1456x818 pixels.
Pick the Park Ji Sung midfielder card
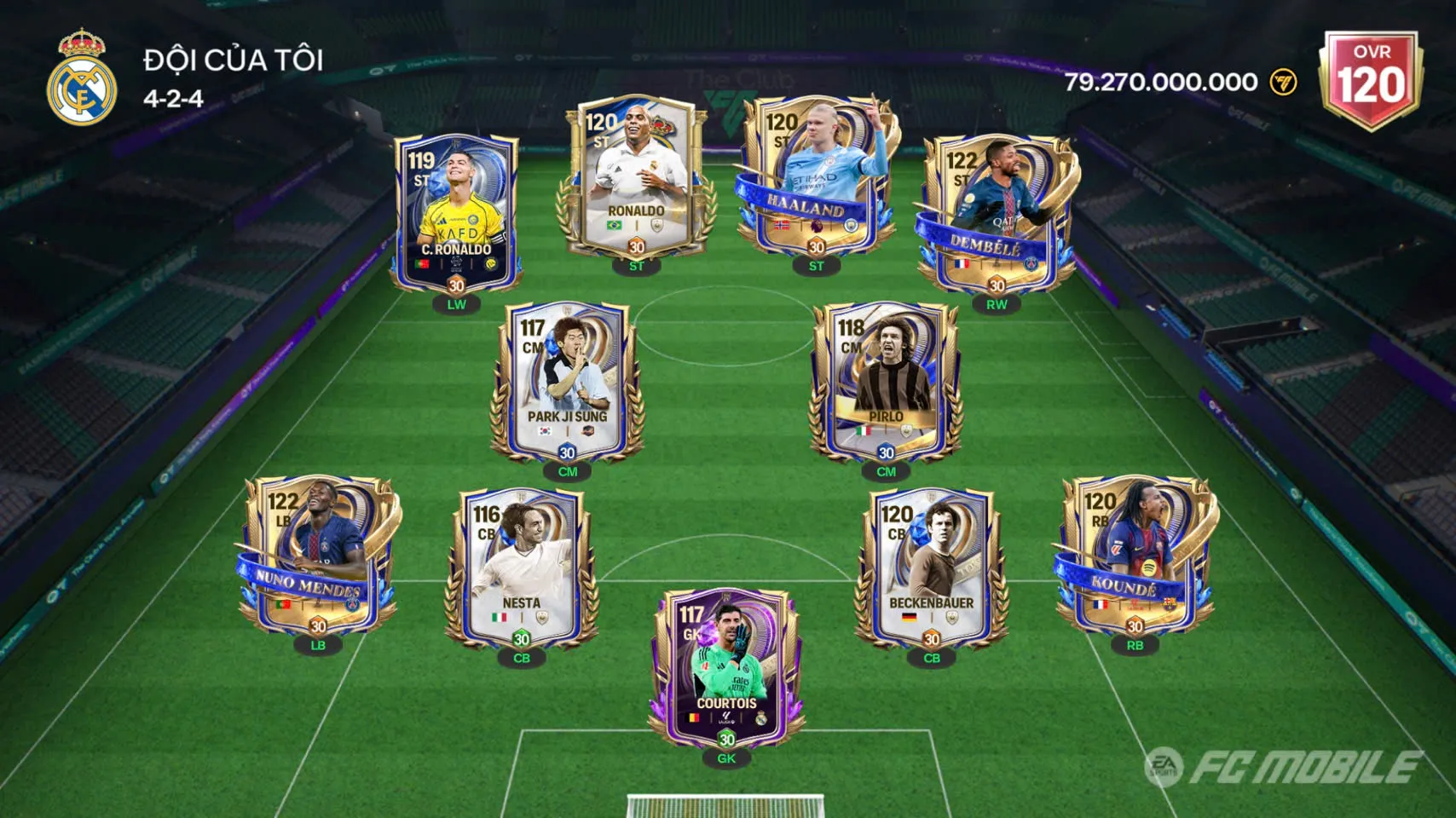tap(567, 379)
